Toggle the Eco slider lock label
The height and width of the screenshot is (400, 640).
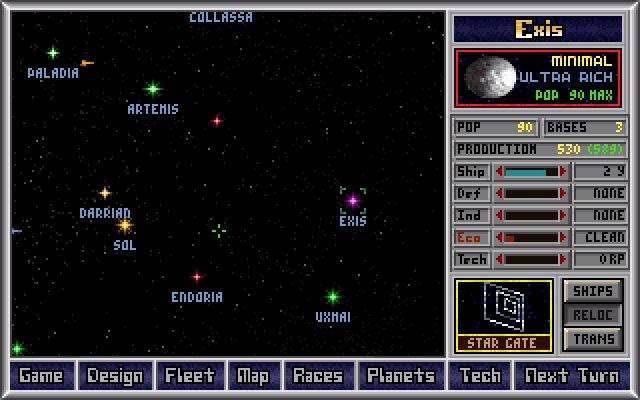471,237
